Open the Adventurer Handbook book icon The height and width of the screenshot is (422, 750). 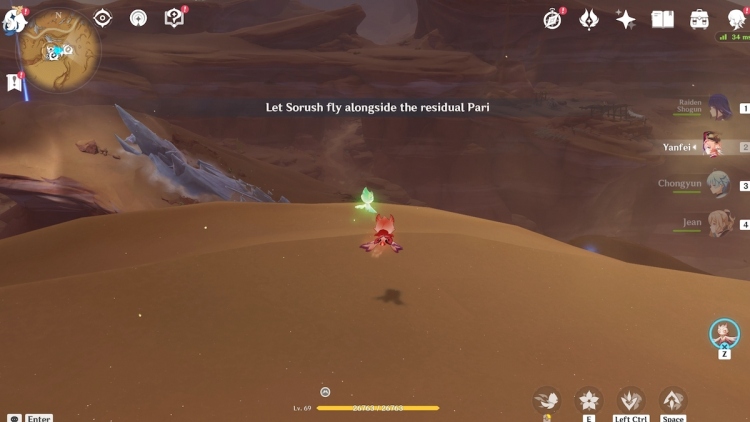662,19
